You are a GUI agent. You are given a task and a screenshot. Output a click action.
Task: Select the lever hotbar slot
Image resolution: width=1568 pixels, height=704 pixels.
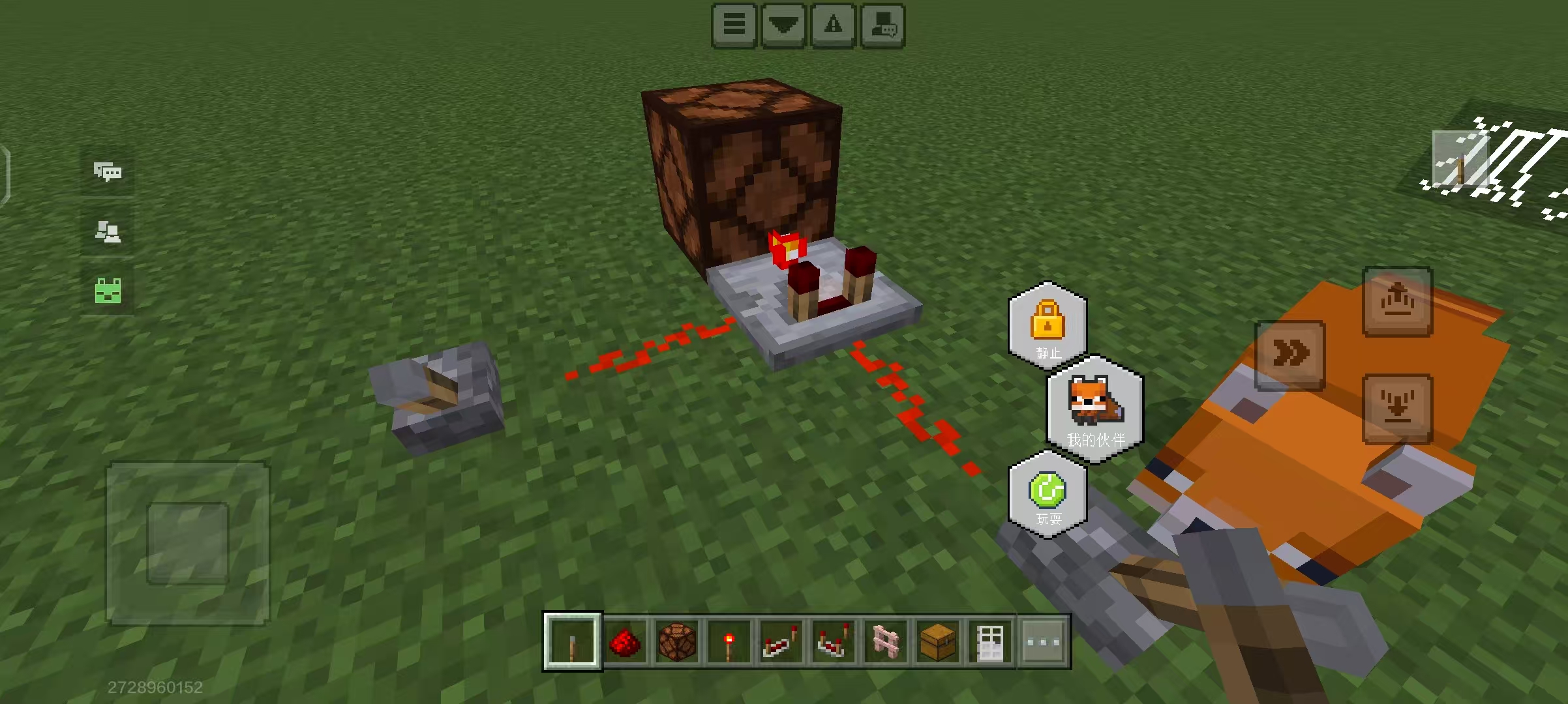point(572,641)
